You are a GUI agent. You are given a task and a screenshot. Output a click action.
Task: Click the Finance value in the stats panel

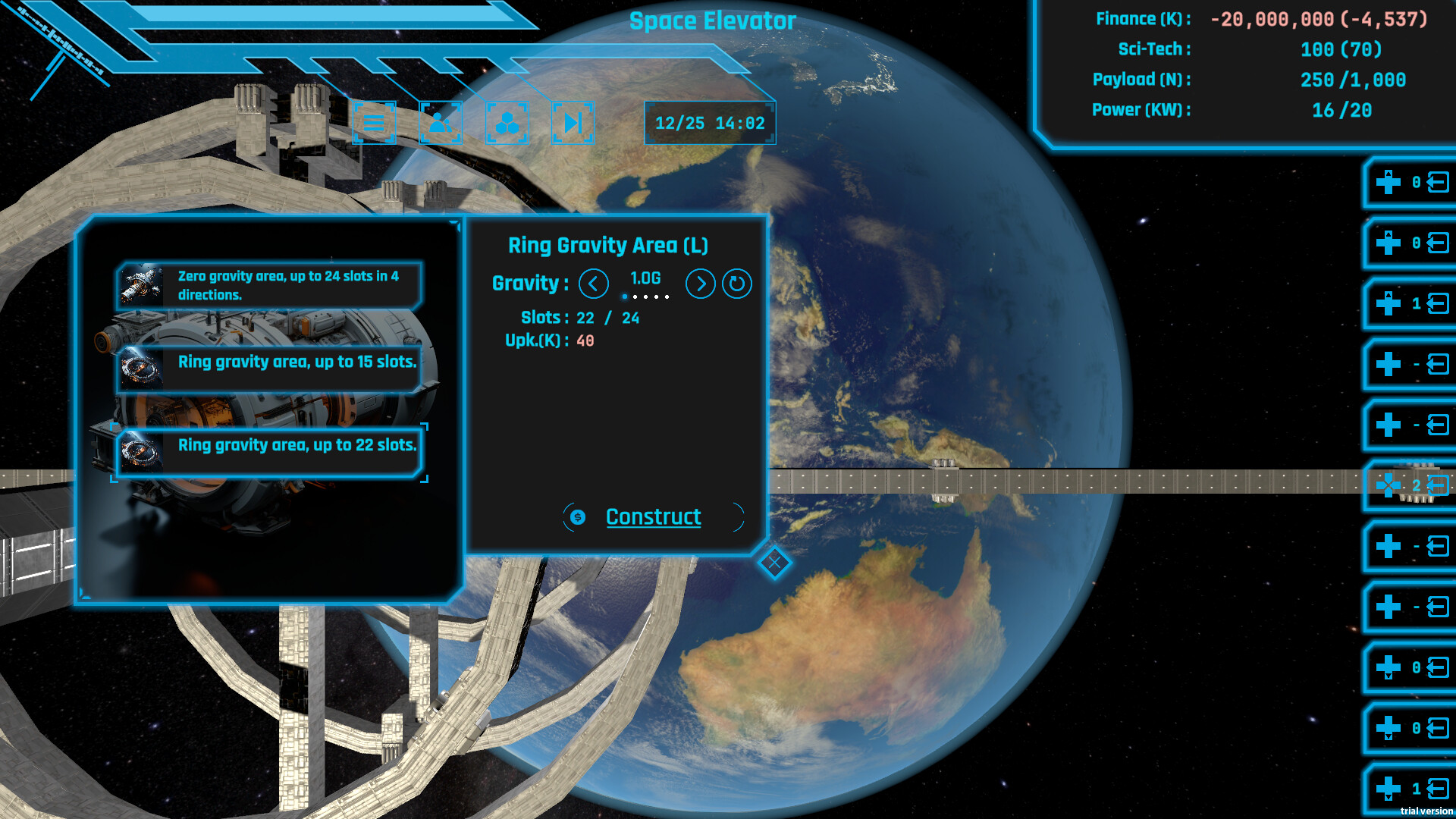point(1319,19)
